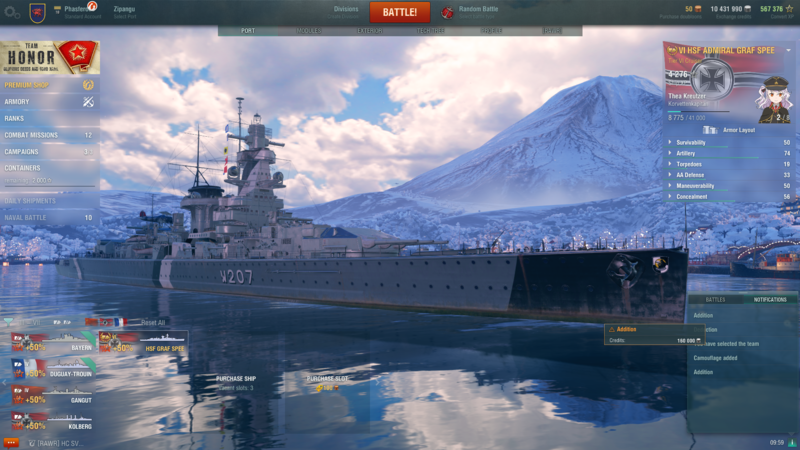Screen dimensions: 800x450
Task: Open the Tech Tree tab
Action: 430,31
